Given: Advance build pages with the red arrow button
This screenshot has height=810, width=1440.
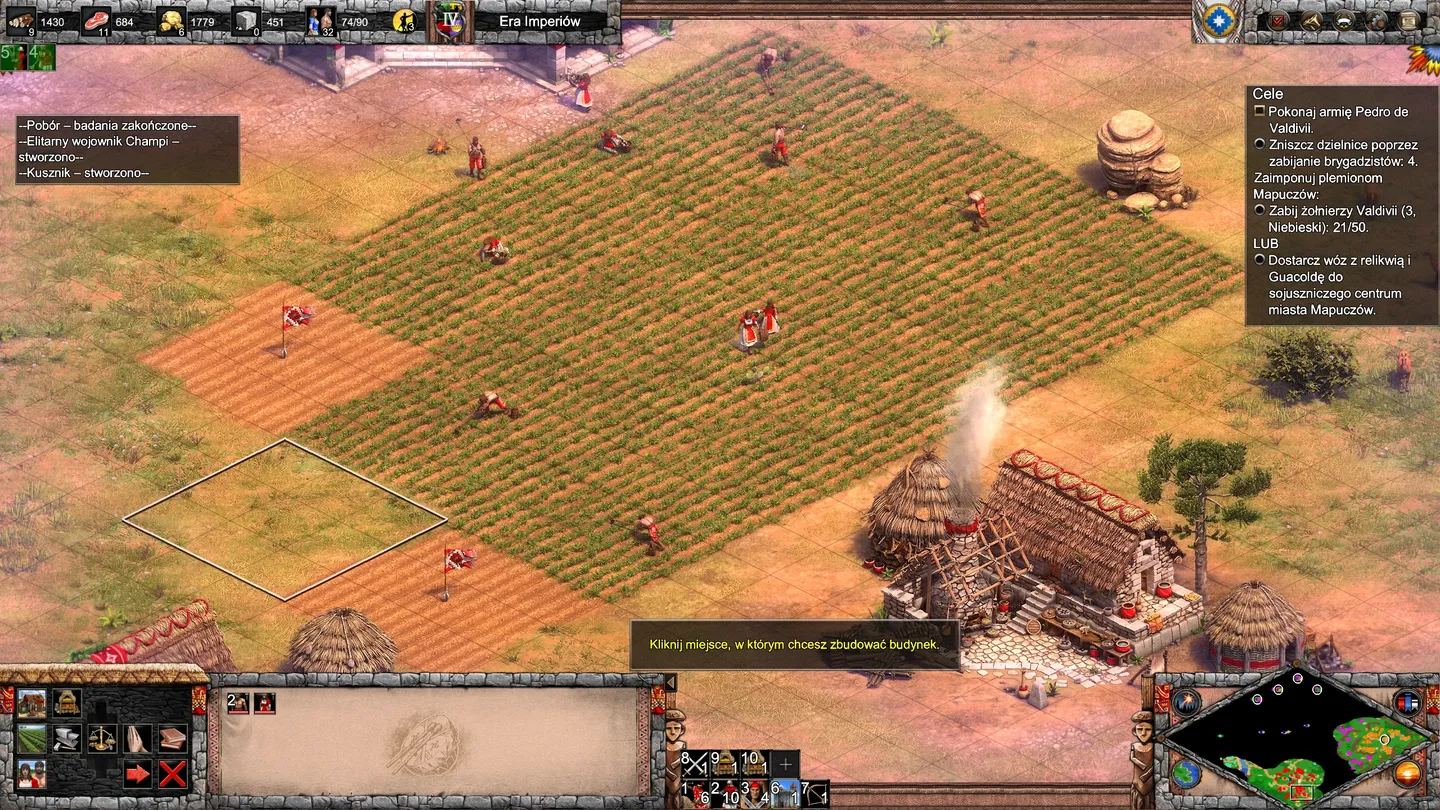Looking at the screenshot, I should 136,773.
